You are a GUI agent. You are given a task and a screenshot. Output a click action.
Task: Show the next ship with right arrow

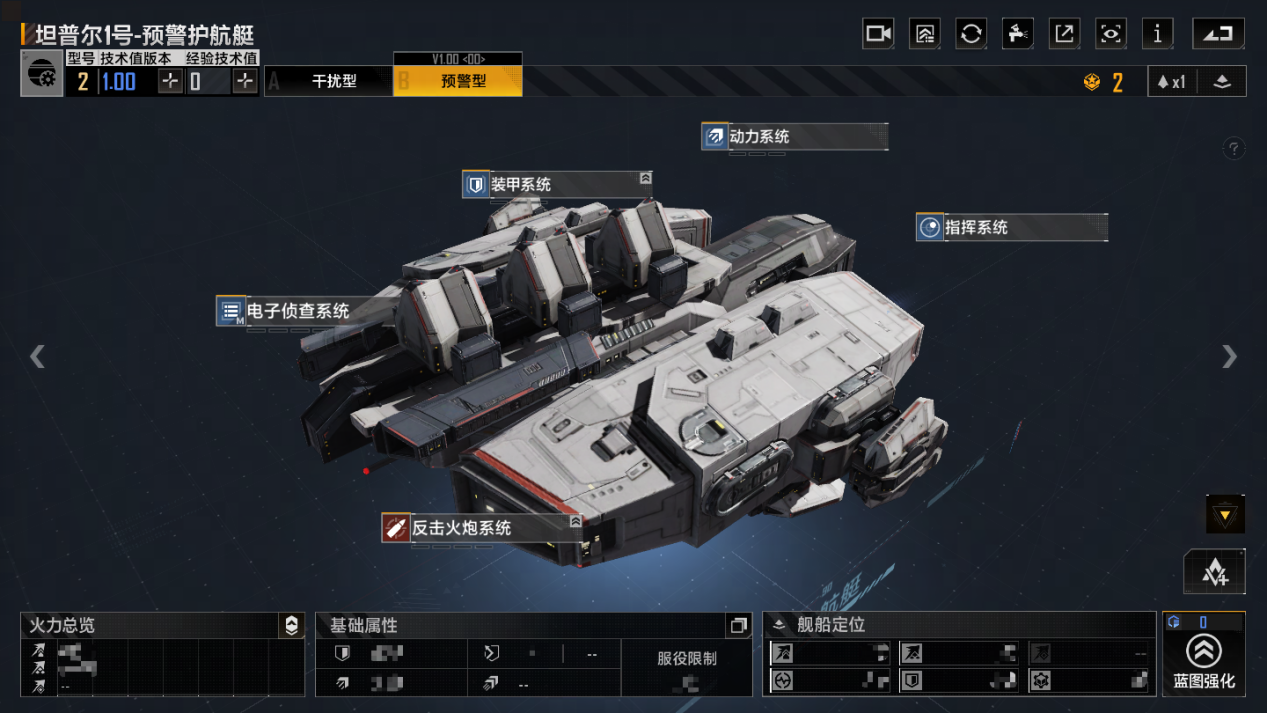click(x=1229, y=356)
